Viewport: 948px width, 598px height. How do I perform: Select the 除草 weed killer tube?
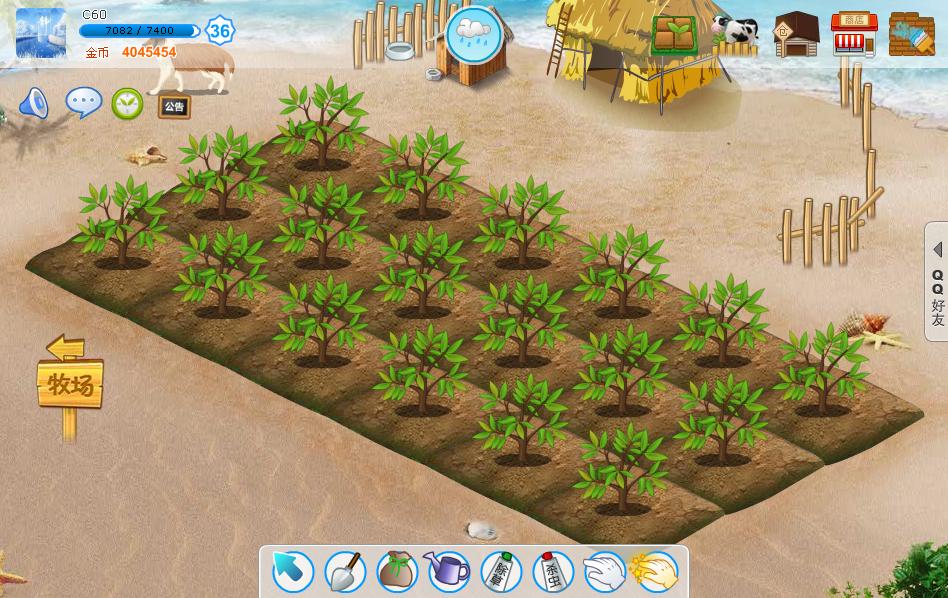(501, 572)
